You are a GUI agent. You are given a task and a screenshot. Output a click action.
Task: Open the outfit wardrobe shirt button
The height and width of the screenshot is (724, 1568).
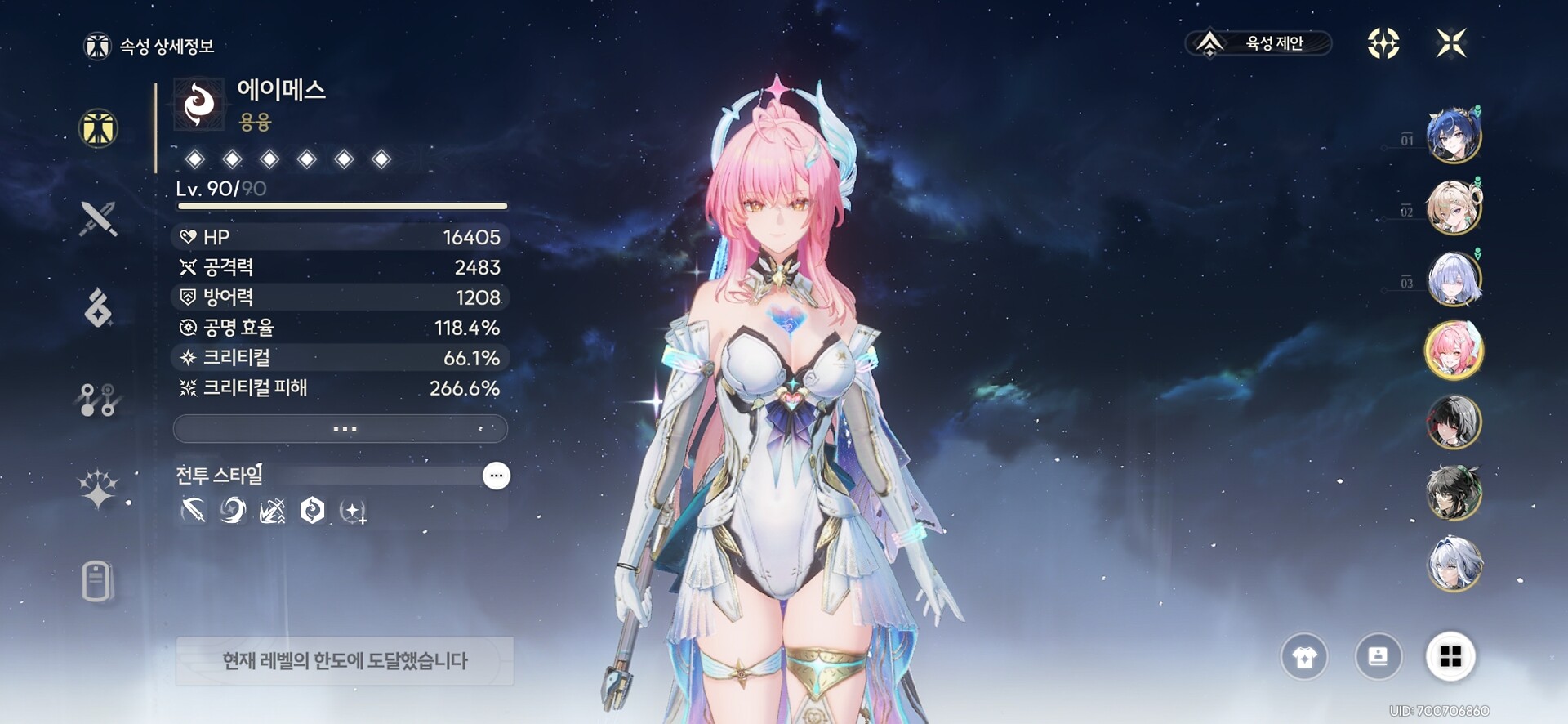(x=1304, y=656)
